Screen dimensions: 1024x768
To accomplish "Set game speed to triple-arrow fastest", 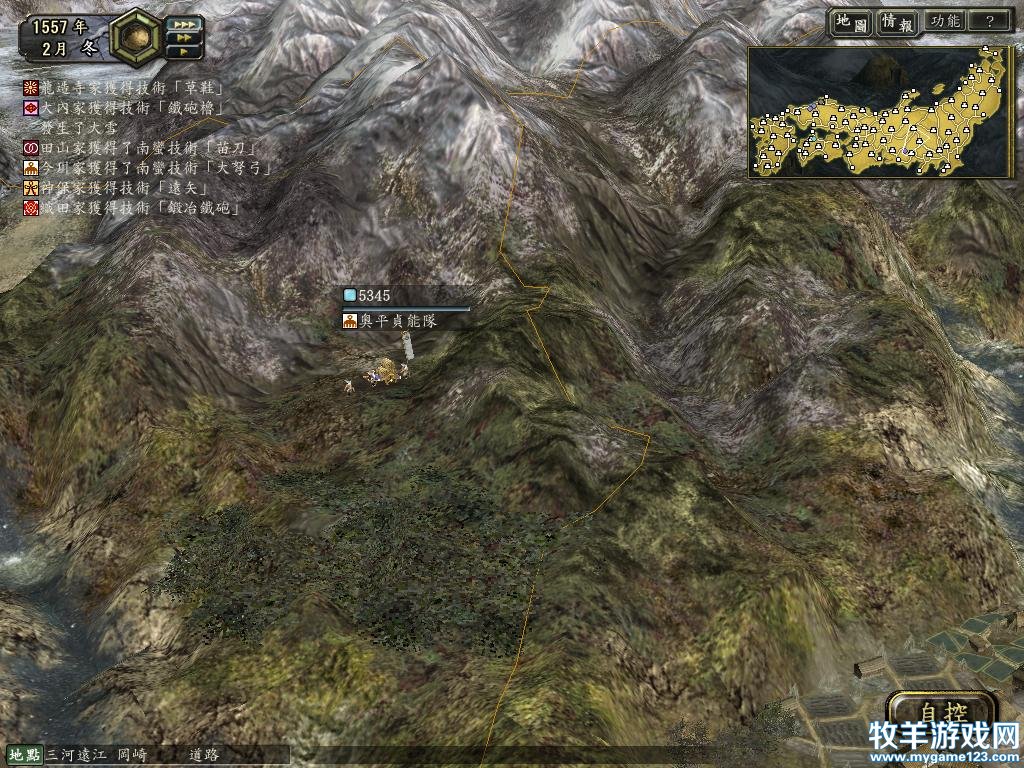I will pyautogui.click(x=183, y=24).
